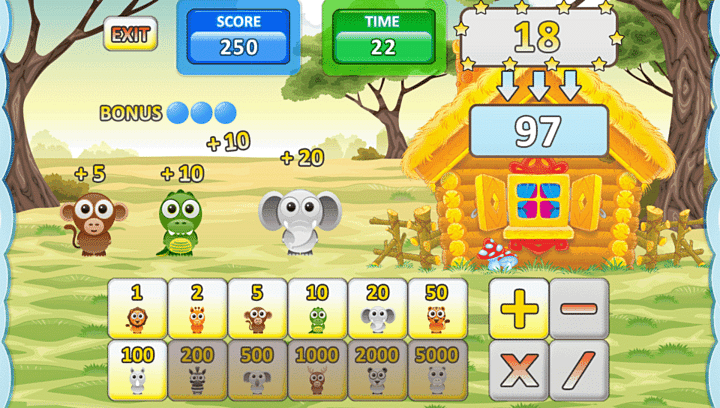The height and width of the screenshot is (408, 720).
Task: Choose the greyed 2000 value tile
Action: [x=377, y=369]
